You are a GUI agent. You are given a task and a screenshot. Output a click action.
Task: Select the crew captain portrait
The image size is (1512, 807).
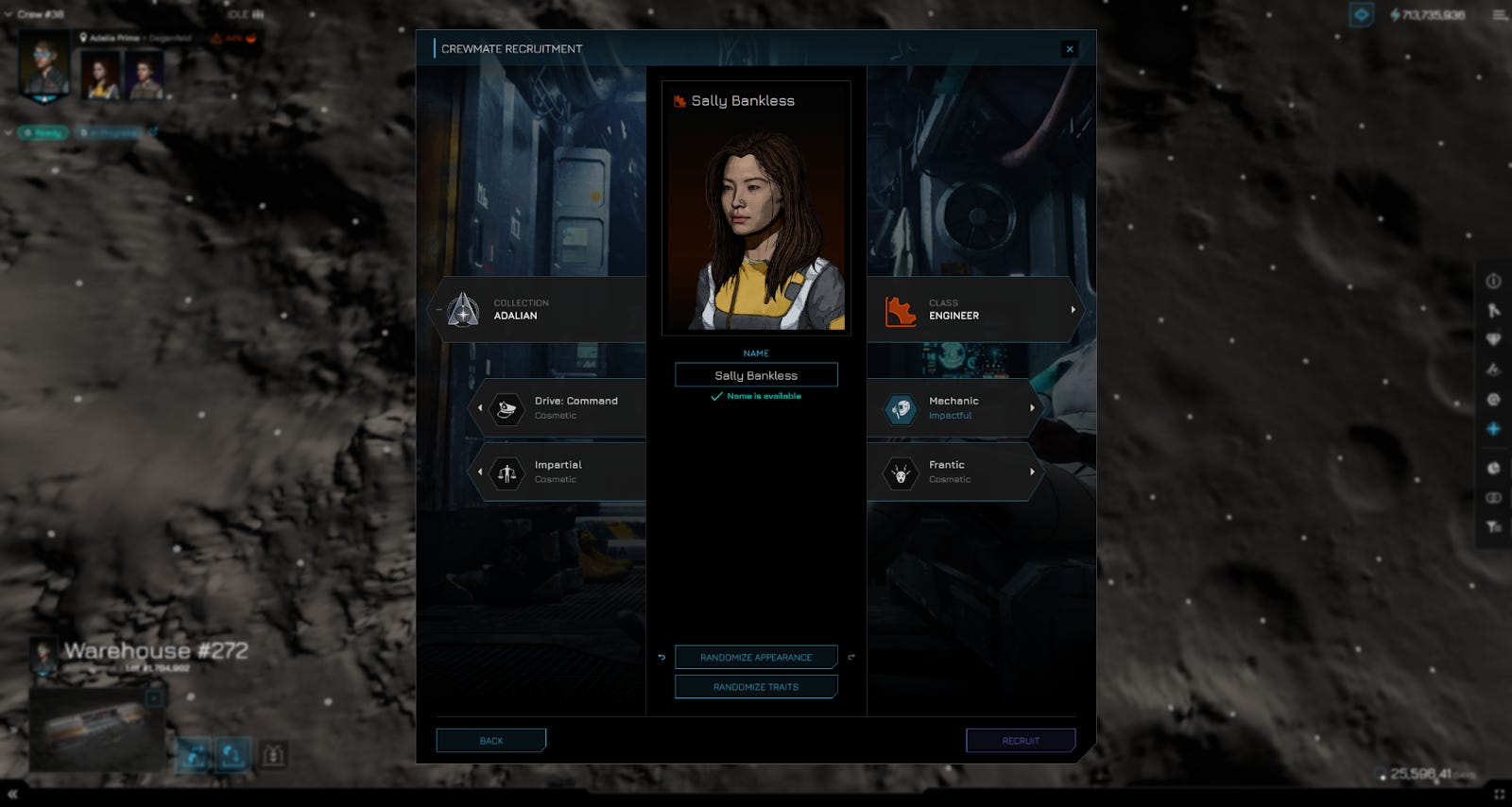[45, 66]
